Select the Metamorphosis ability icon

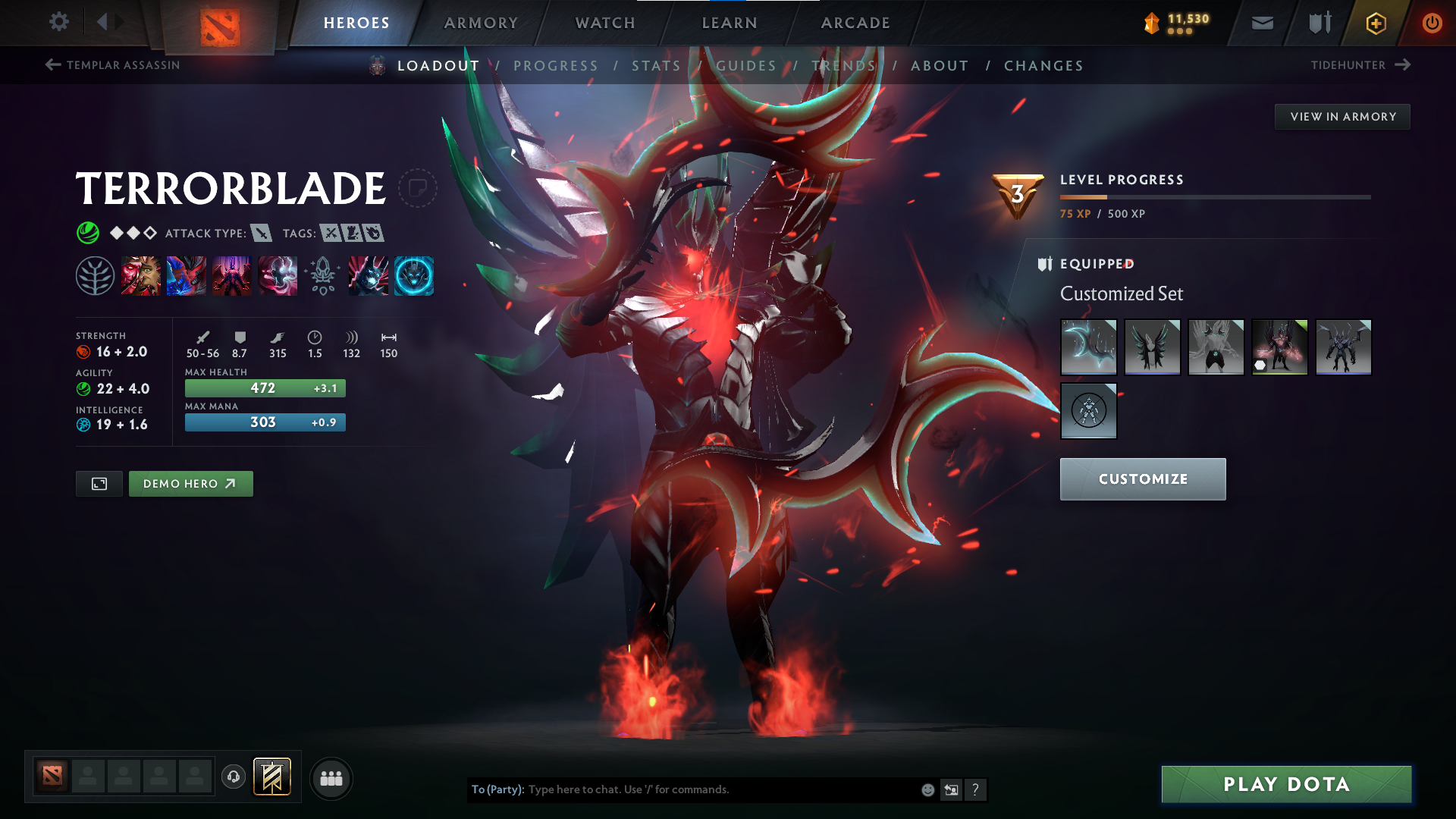[232, 275]
